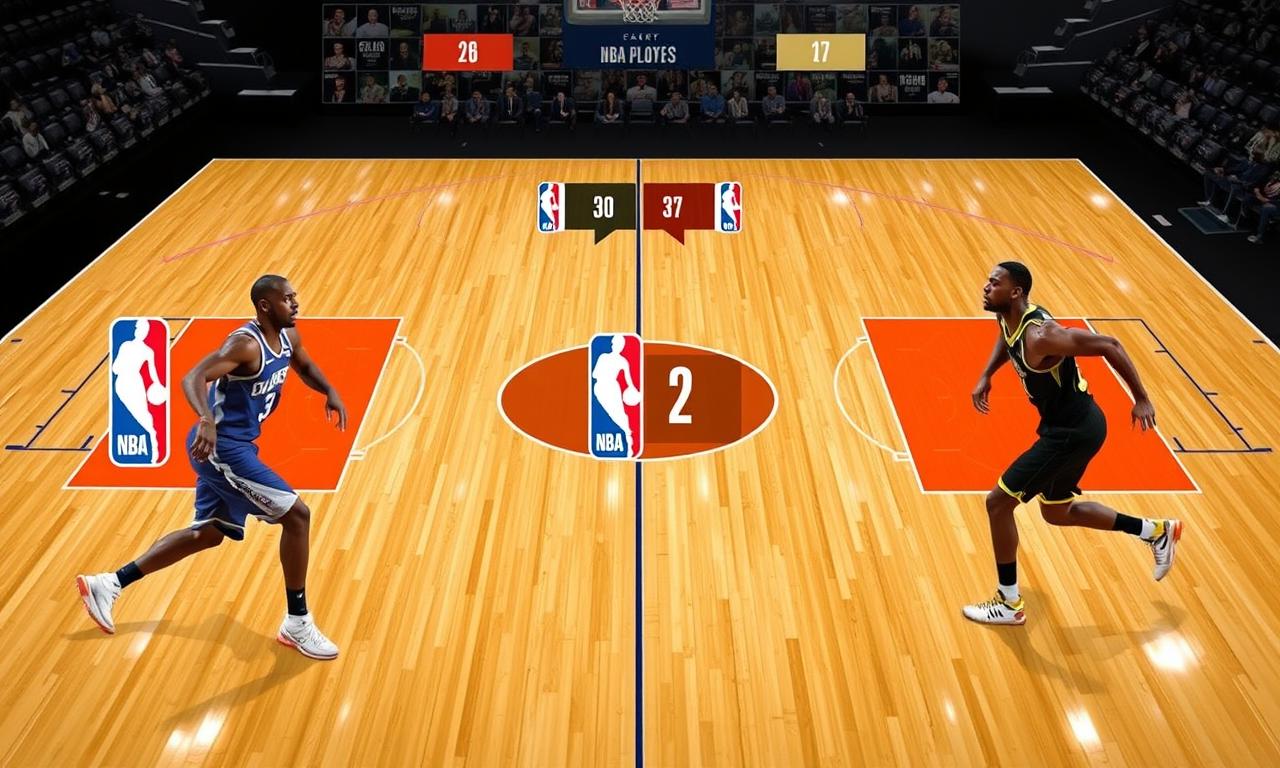Image resolution: width=1280 pixels, height=768 pixels.
Task: Open the NBA PLOYES banner
Action: pos(639,52)
